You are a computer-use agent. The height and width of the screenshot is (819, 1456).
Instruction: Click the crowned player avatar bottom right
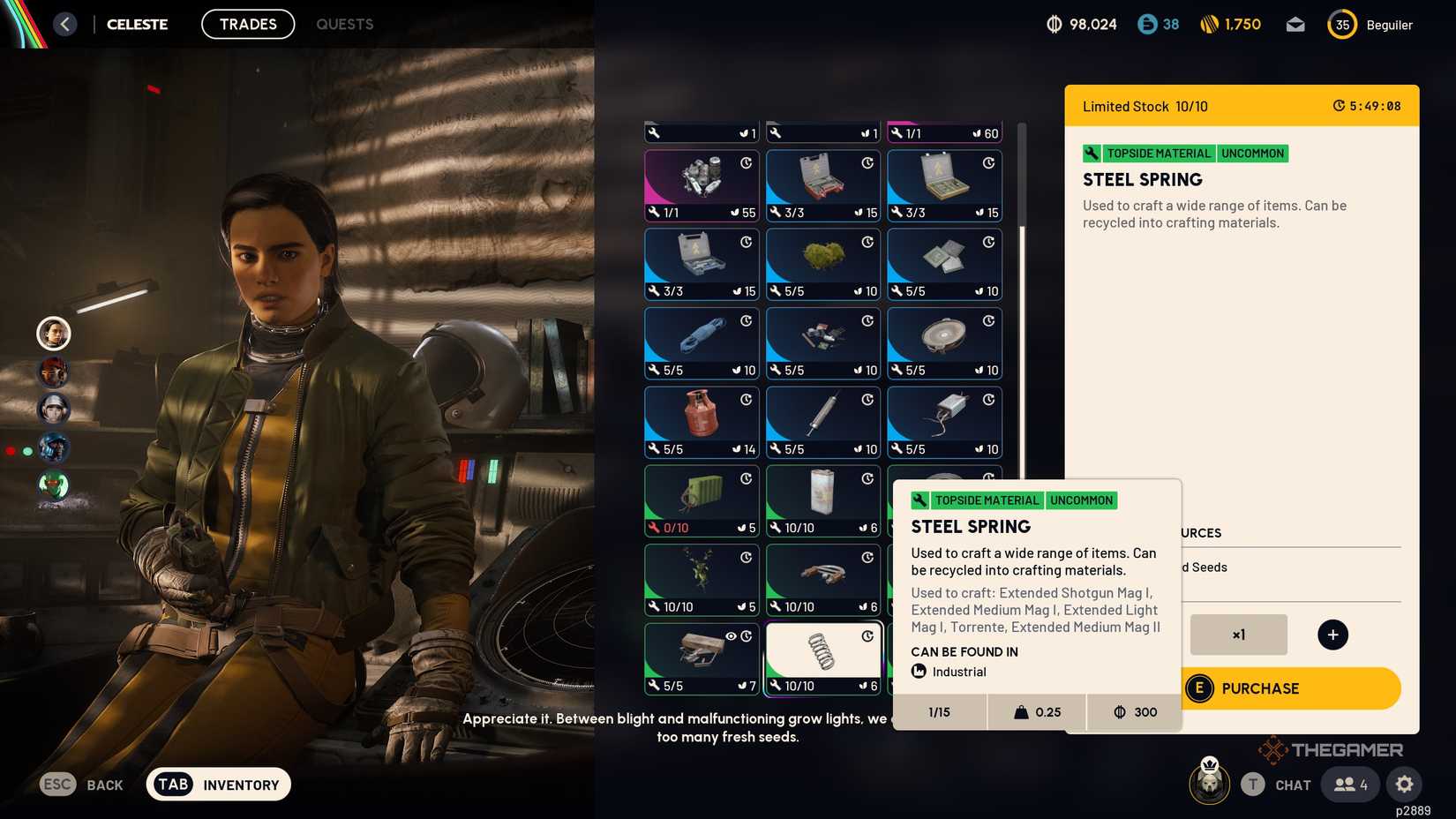(x=1208, y=784)
